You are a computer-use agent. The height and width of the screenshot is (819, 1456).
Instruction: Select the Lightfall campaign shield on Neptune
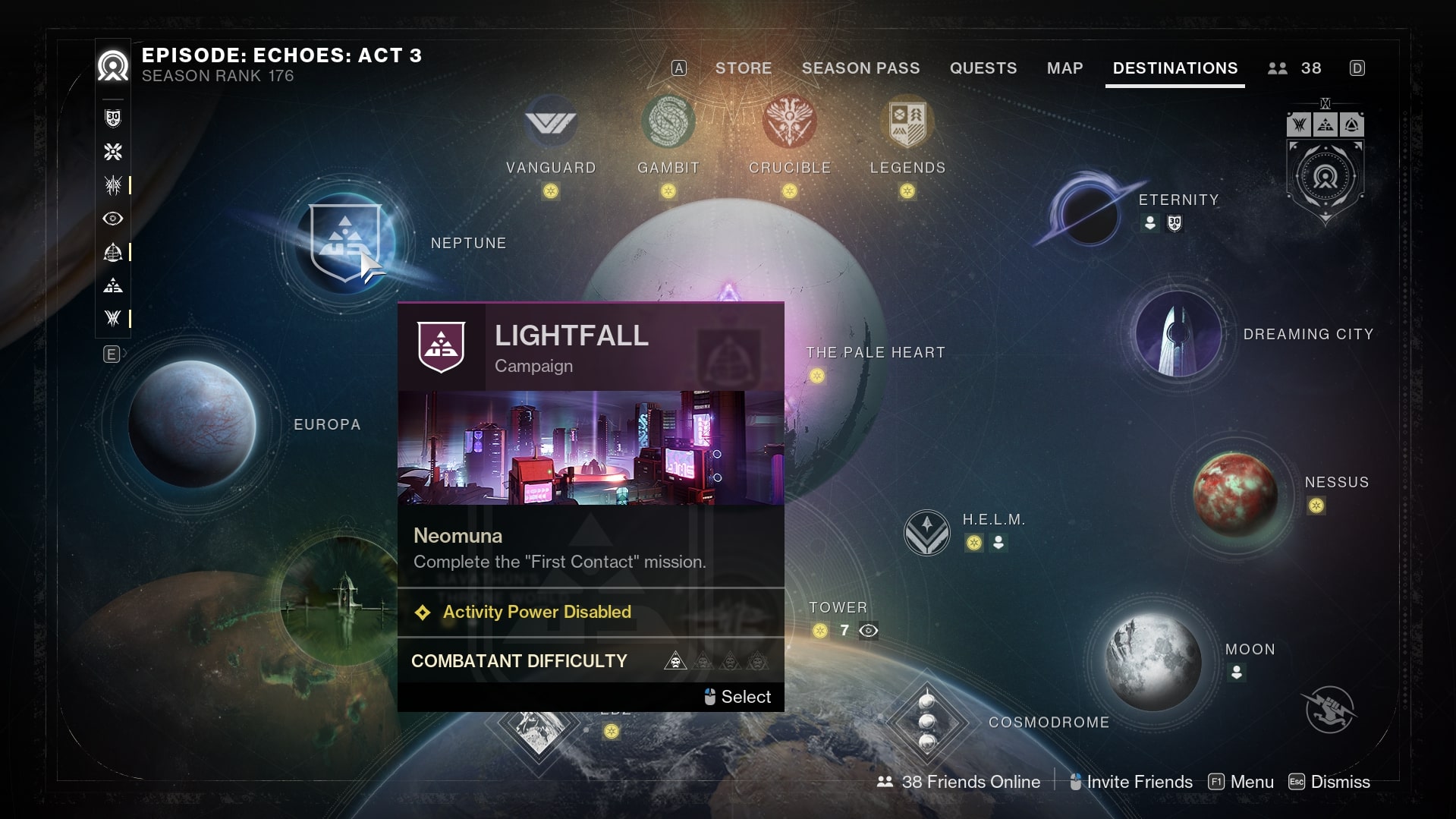point(345,242)
